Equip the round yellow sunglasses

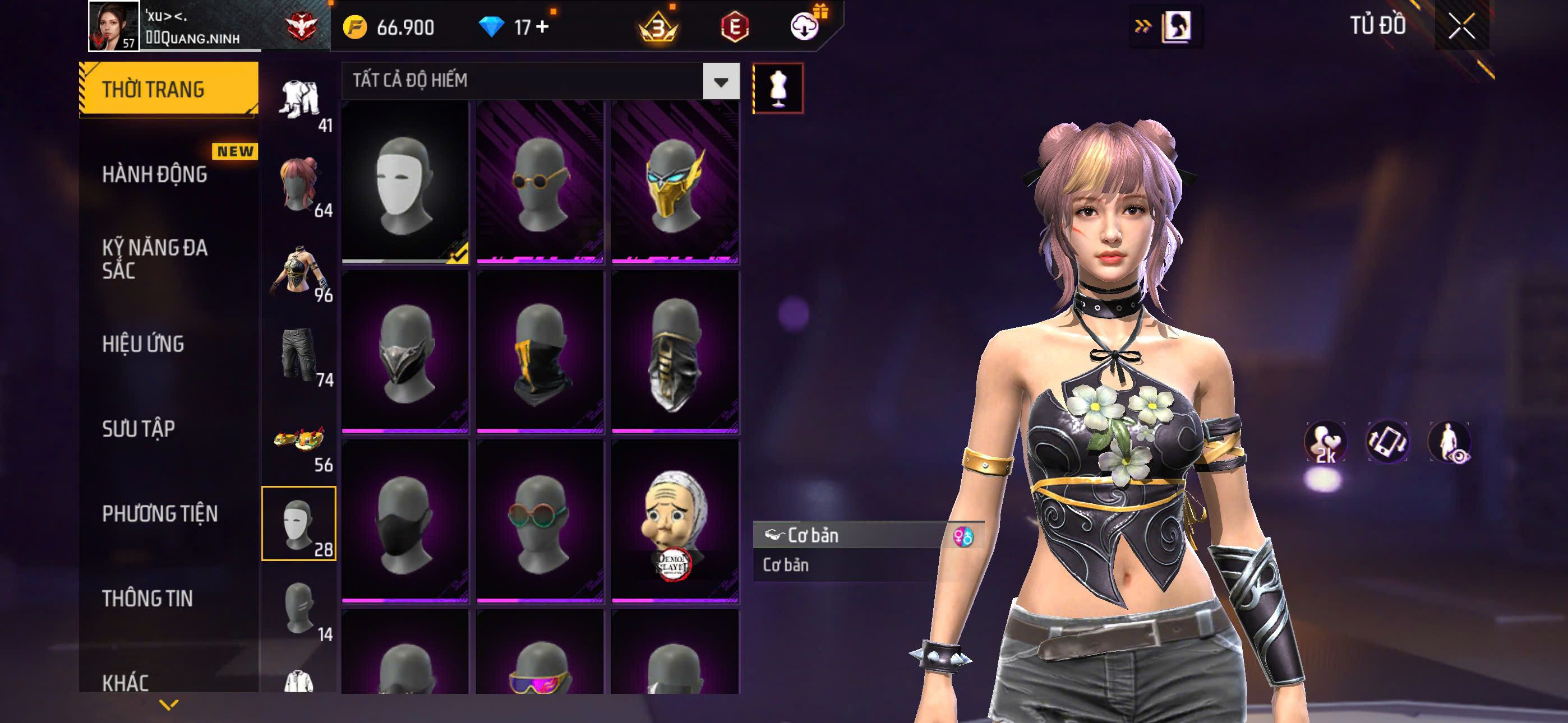[540, 183]
